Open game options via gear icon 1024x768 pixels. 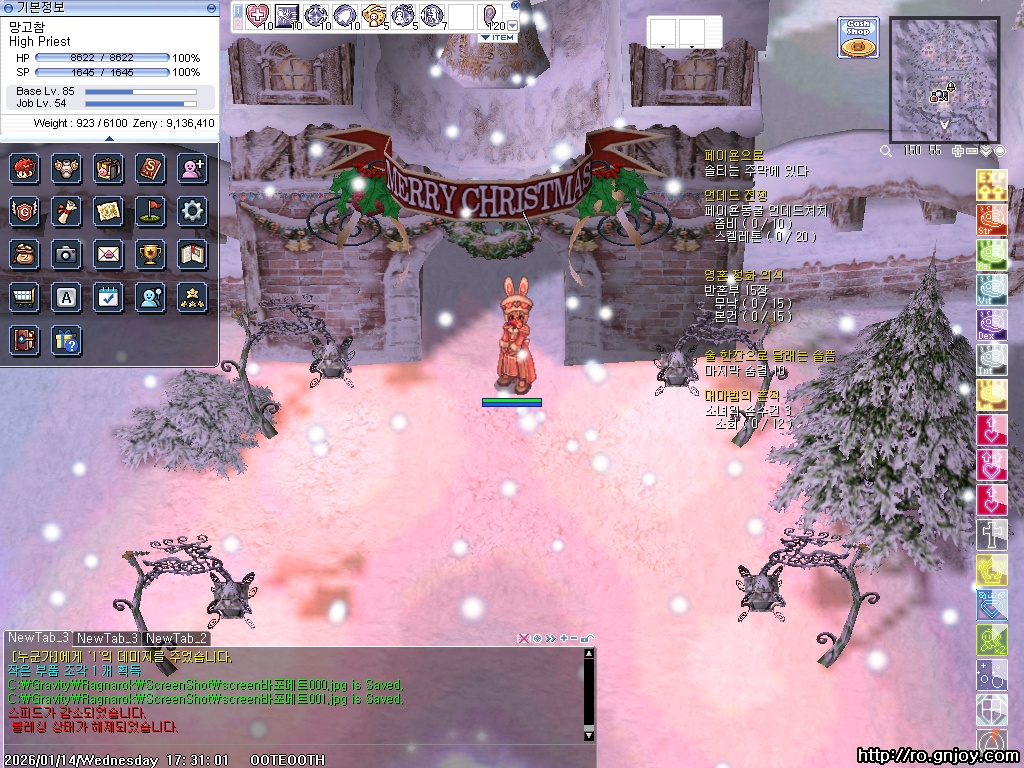192,211
